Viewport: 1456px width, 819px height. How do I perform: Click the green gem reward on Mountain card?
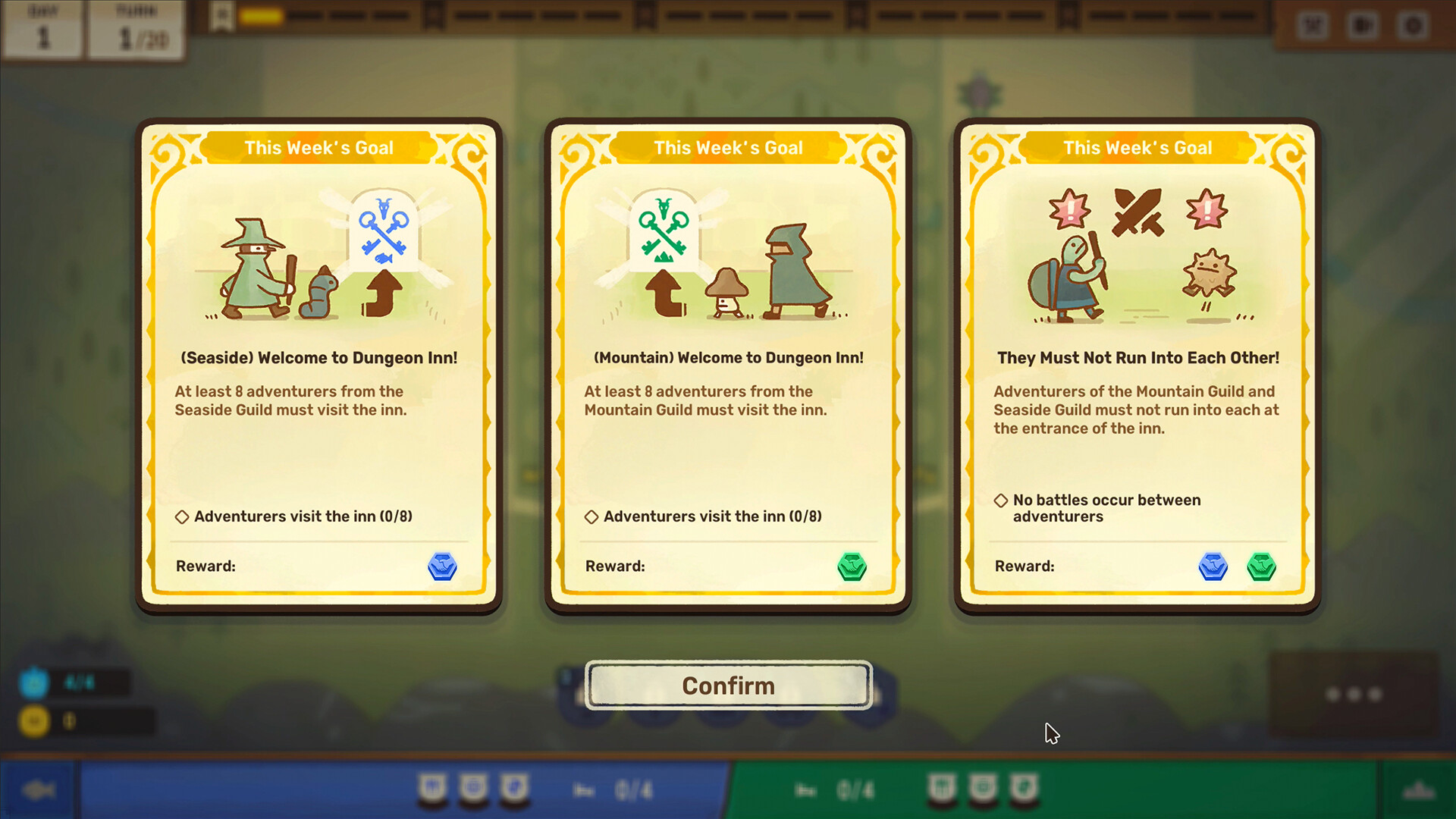click(852, 567)
